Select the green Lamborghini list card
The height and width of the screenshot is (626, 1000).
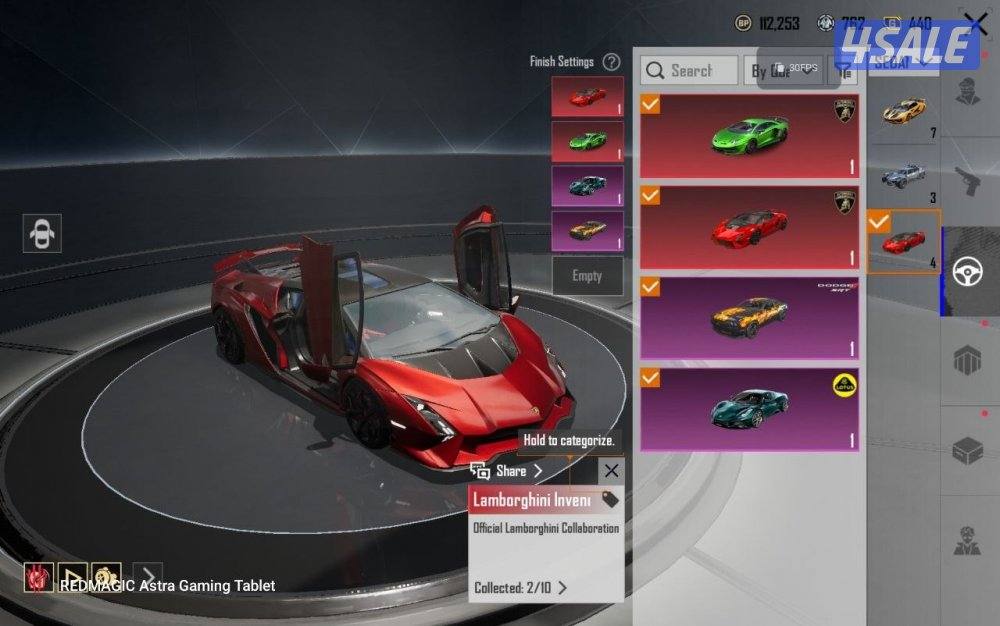pyautogui.click(x=749, y=136)
